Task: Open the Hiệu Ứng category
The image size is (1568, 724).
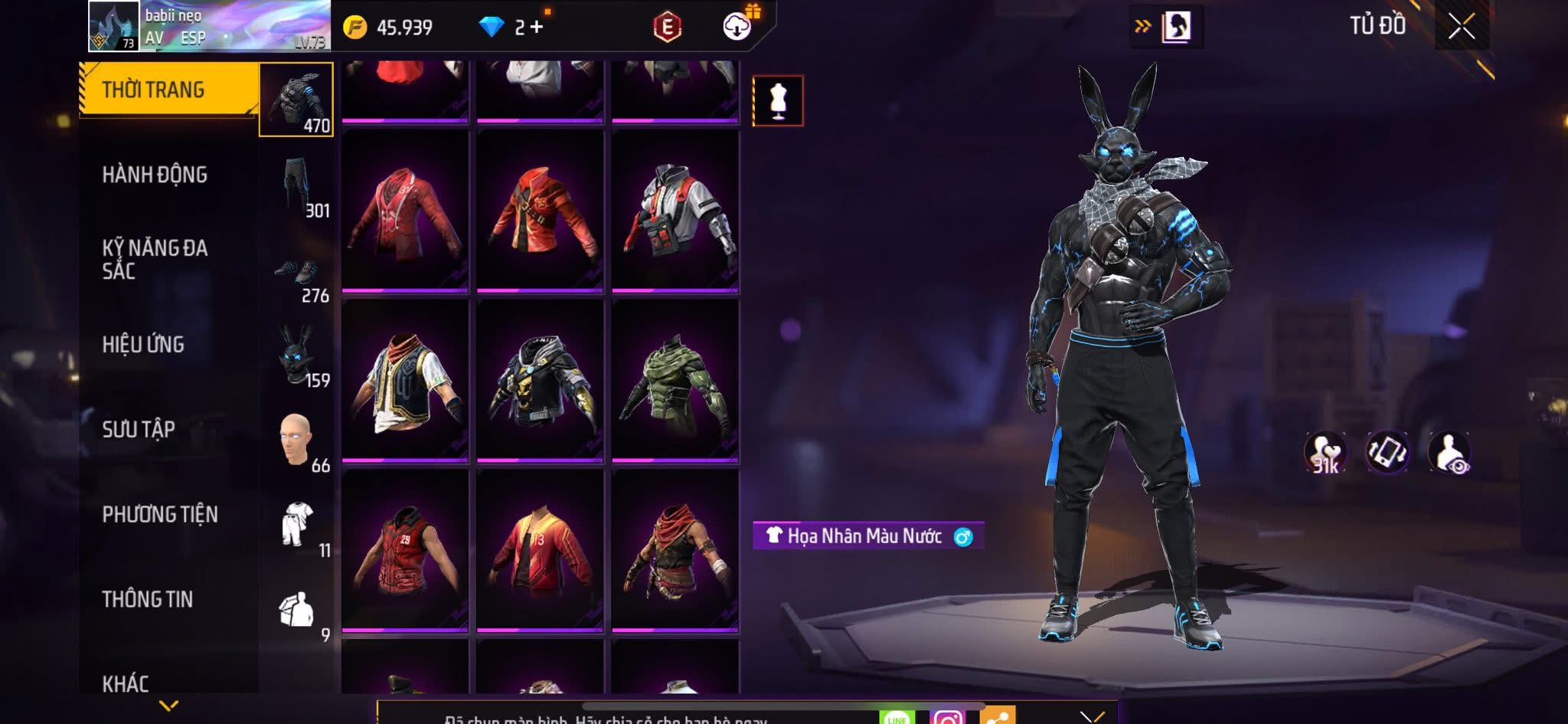Action: tap(143, 345)
